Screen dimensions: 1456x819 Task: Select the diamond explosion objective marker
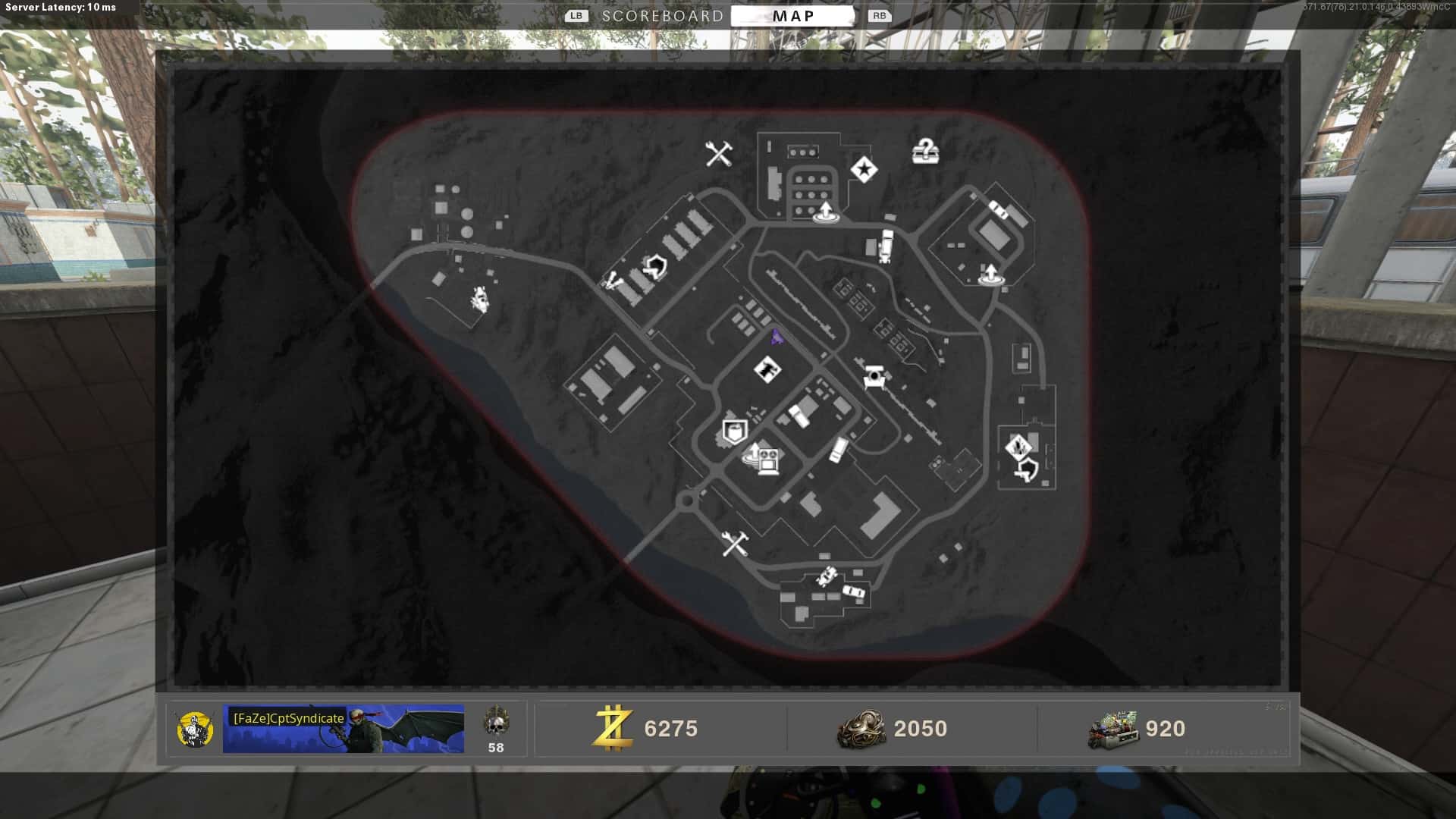(1018, 446)
